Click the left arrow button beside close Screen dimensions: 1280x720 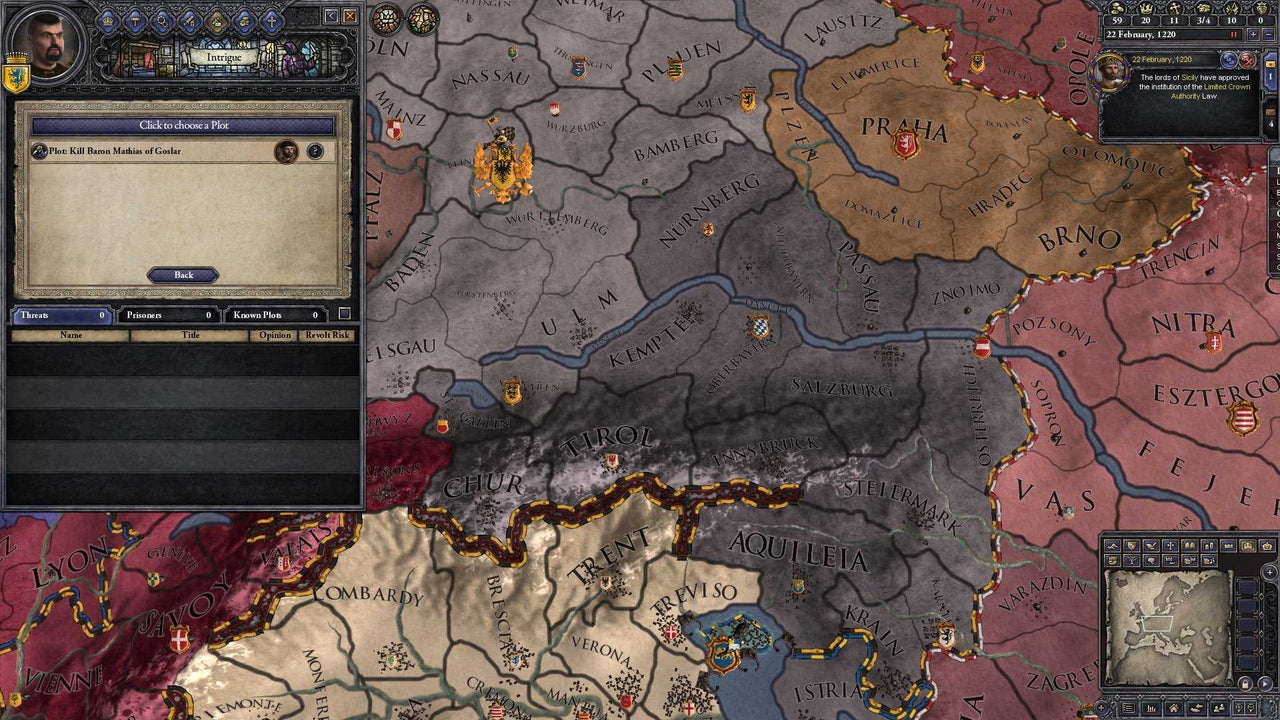pyautogui.click(x=330, y=16)
